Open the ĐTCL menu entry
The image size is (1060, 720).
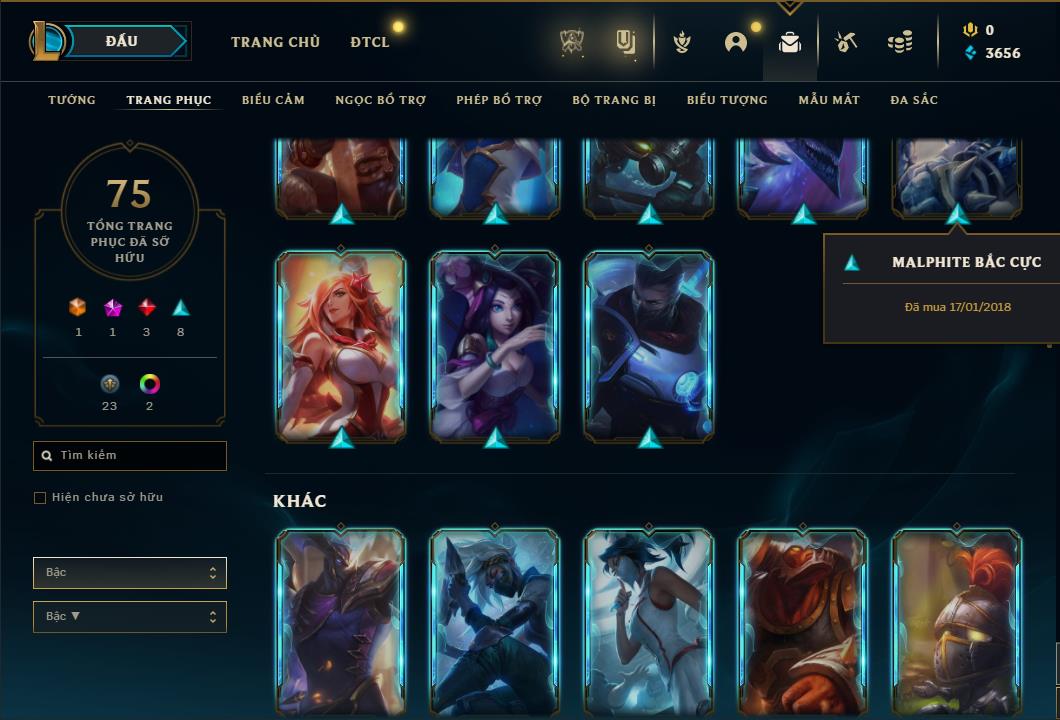point(369,42)
